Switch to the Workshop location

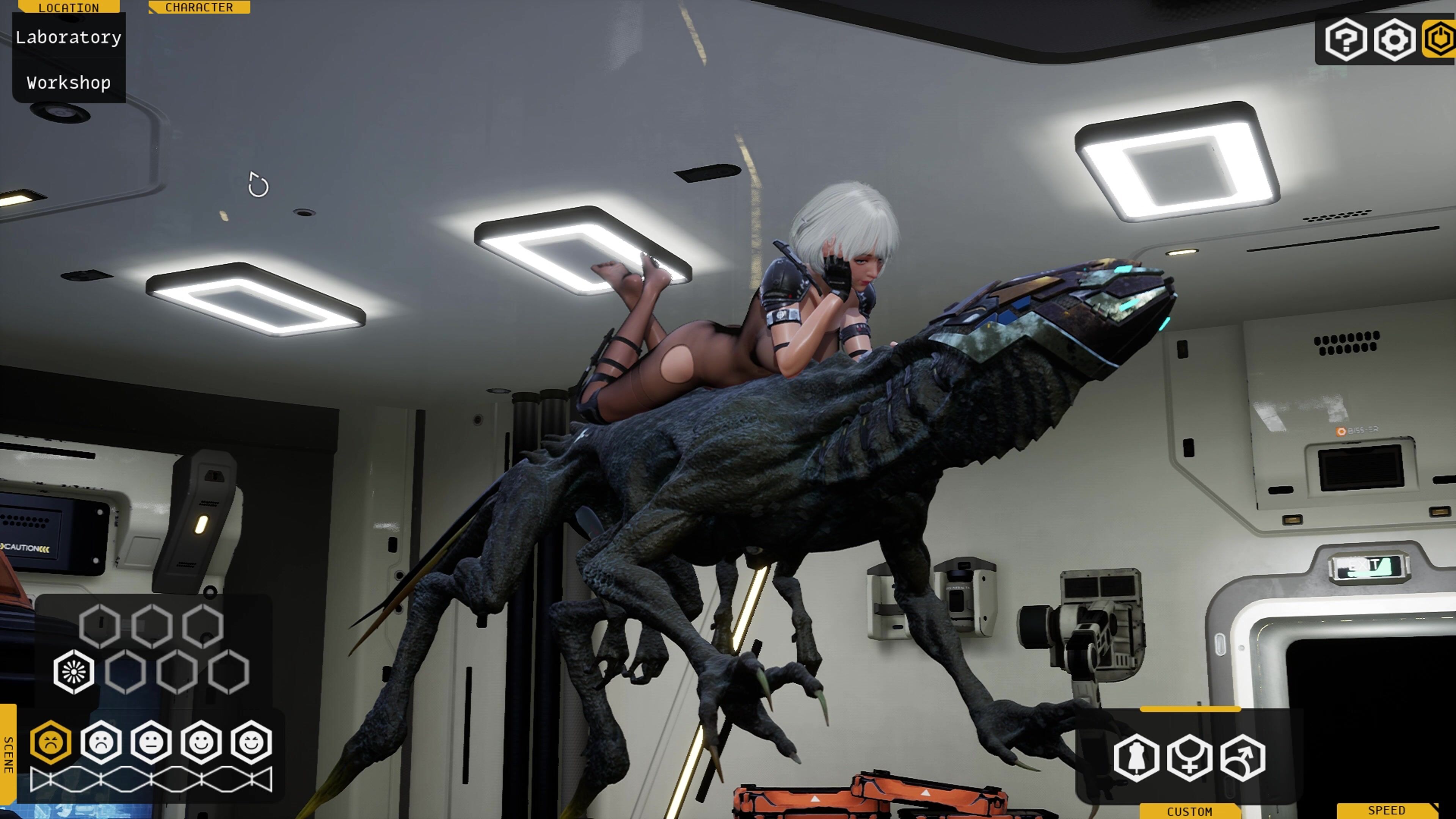[x=68, y=83]
